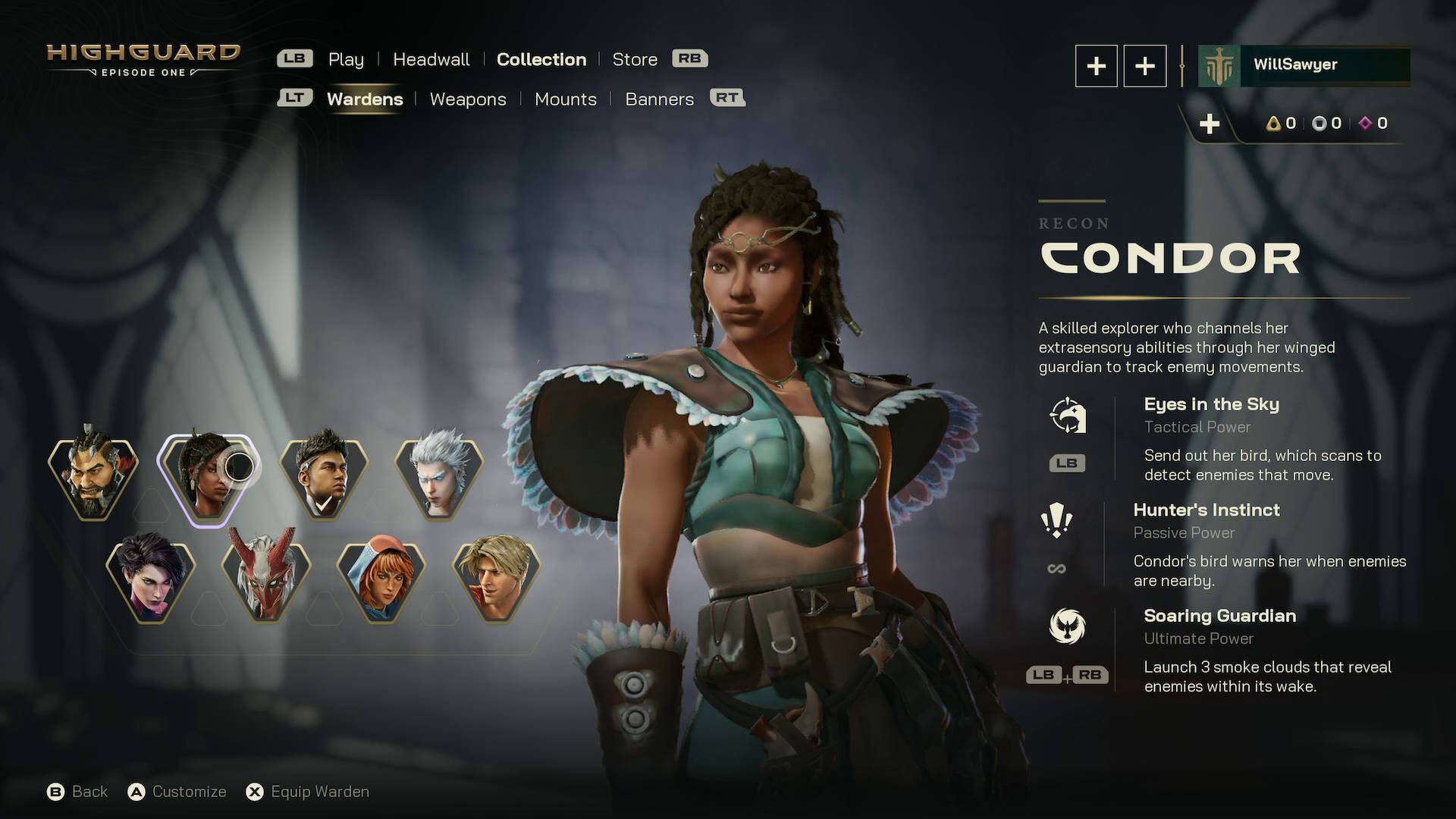Open the Weapons tab

point(468,99)
